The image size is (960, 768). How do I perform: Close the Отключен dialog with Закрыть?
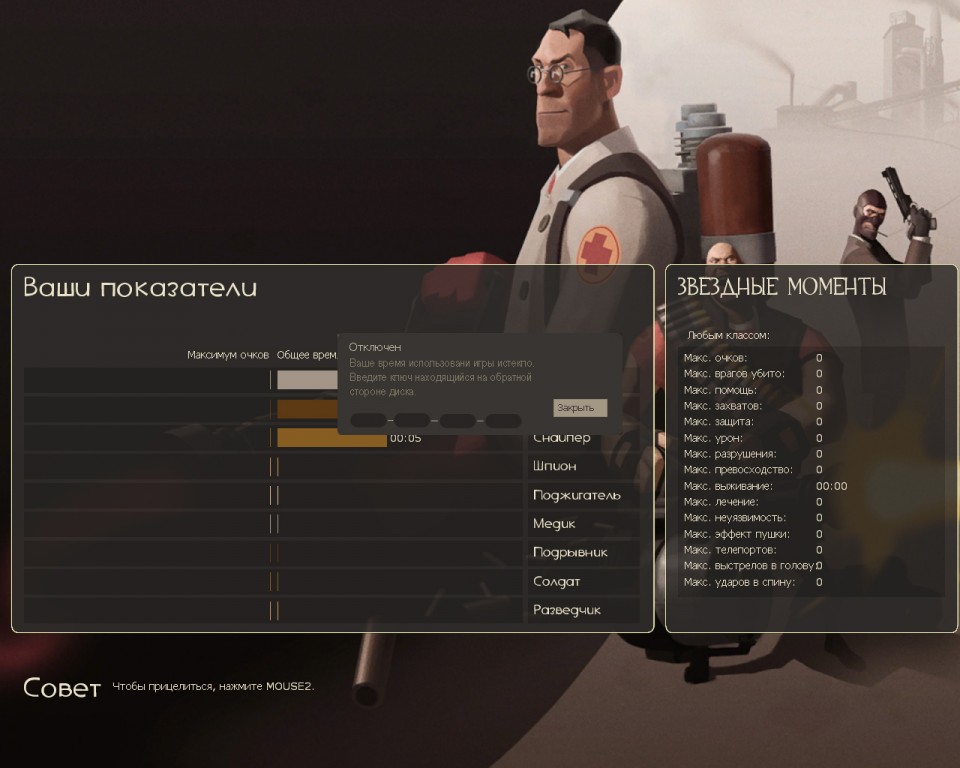(x=579, y=408)
